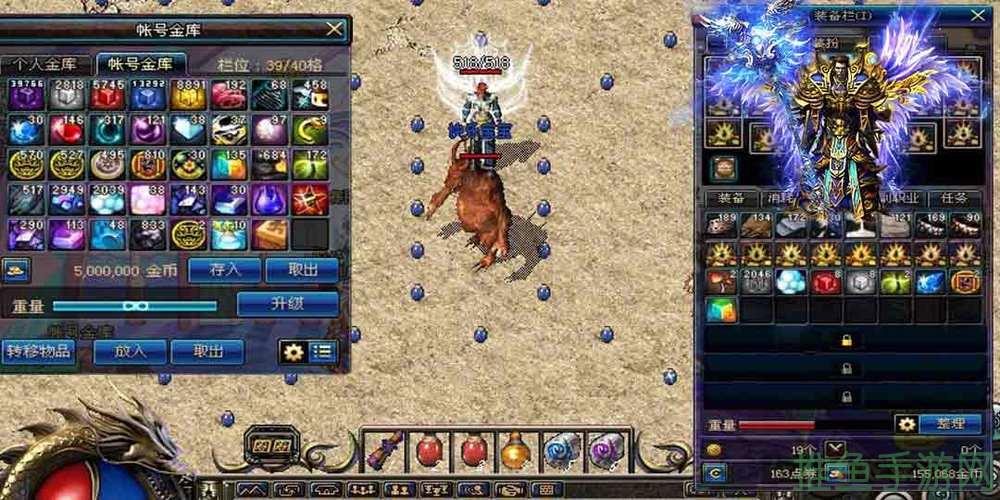Viewport: 1000px width, 500px height.
Task: Click the 放入 put-in button
Action: tap(130, 352)
